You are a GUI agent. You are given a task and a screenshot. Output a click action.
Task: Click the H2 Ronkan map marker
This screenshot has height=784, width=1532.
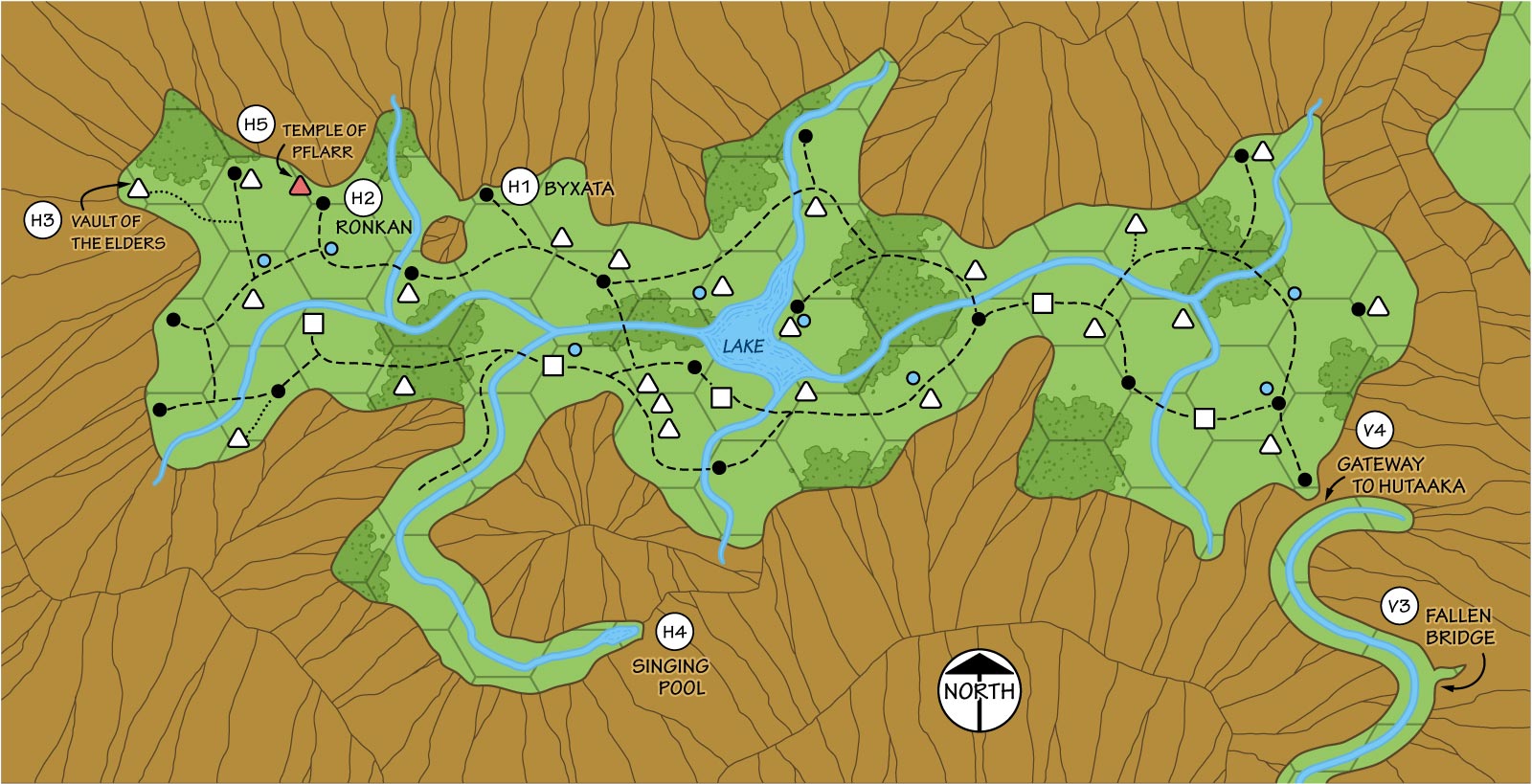pyautogui.click(x=362, y=198)
